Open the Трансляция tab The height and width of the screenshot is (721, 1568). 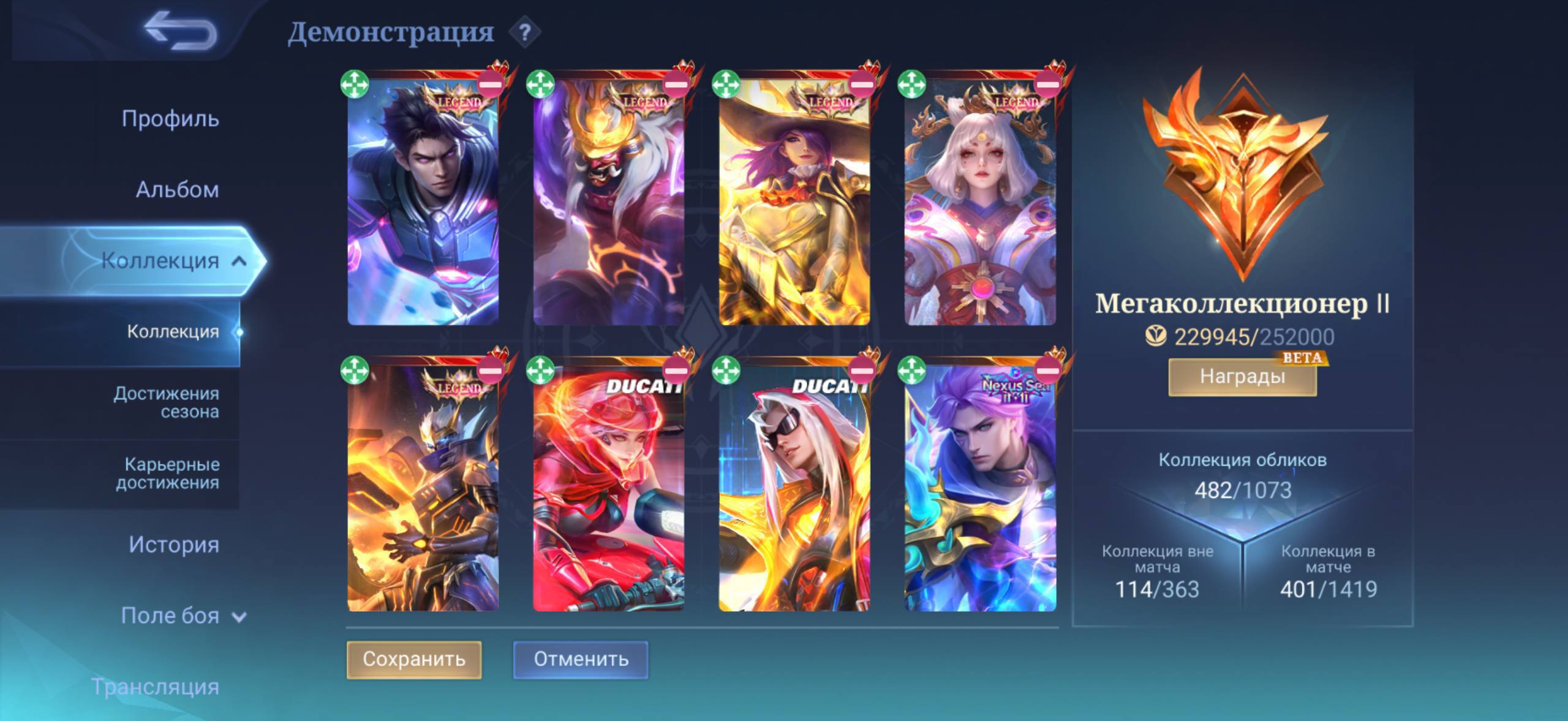156,687
